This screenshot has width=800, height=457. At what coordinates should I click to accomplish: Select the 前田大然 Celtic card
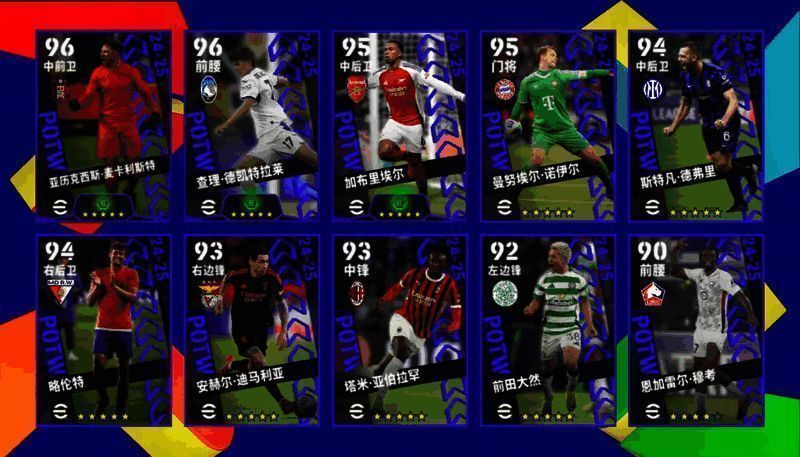tap(547, 330)
